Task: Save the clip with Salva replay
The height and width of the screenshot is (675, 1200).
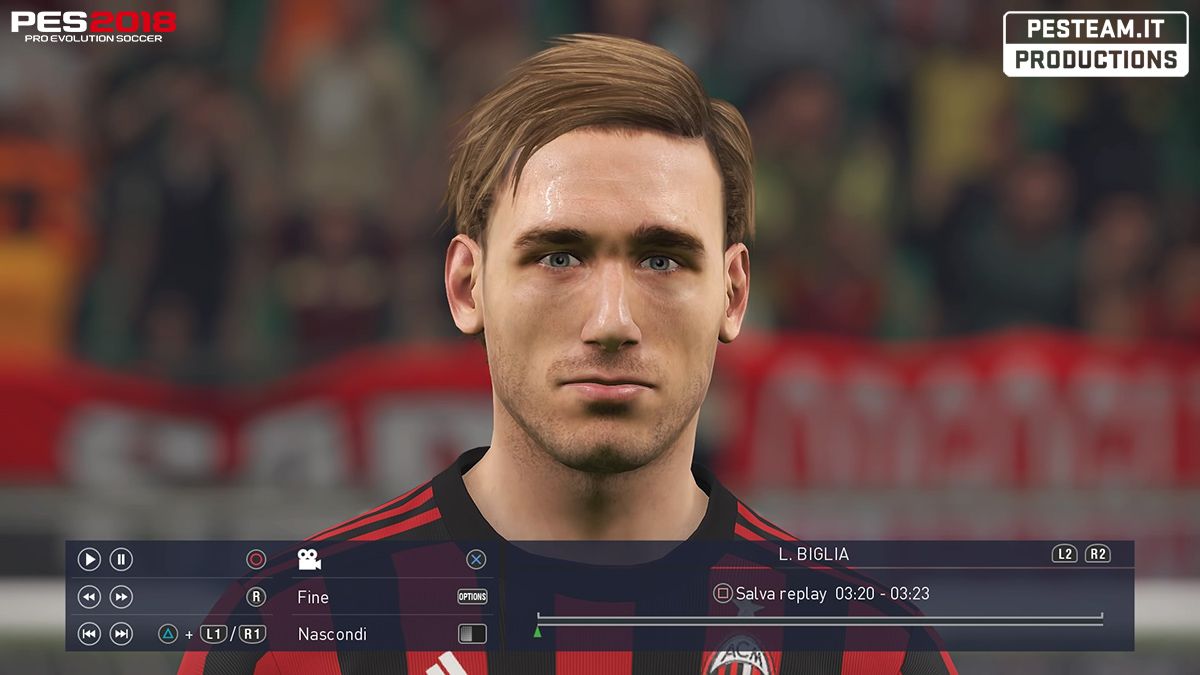Action: [x=780, y=594]
